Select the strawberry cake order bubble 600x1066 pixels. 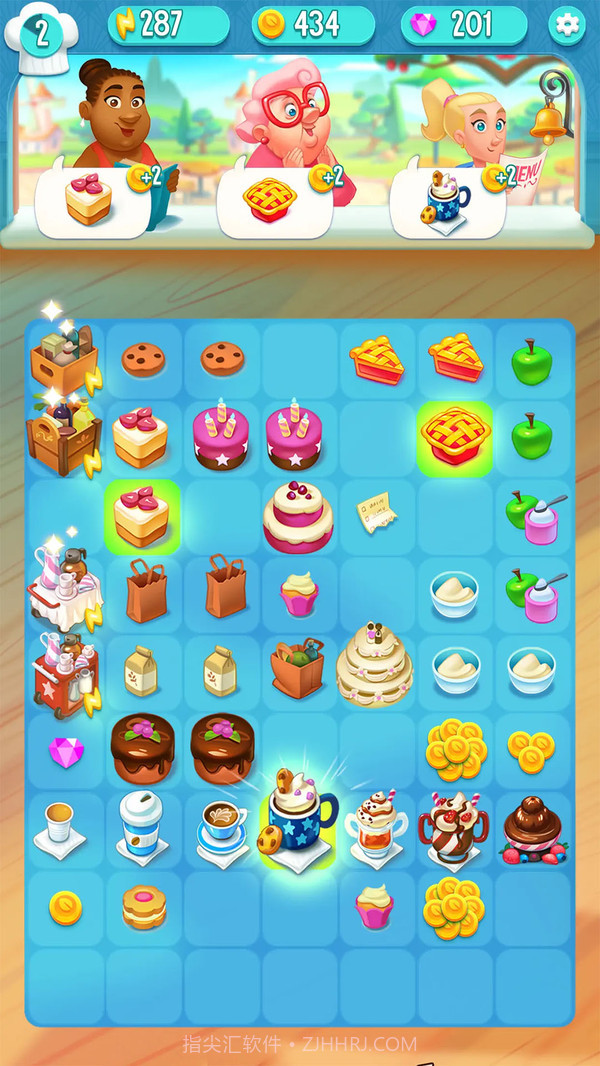pos(94,200)
